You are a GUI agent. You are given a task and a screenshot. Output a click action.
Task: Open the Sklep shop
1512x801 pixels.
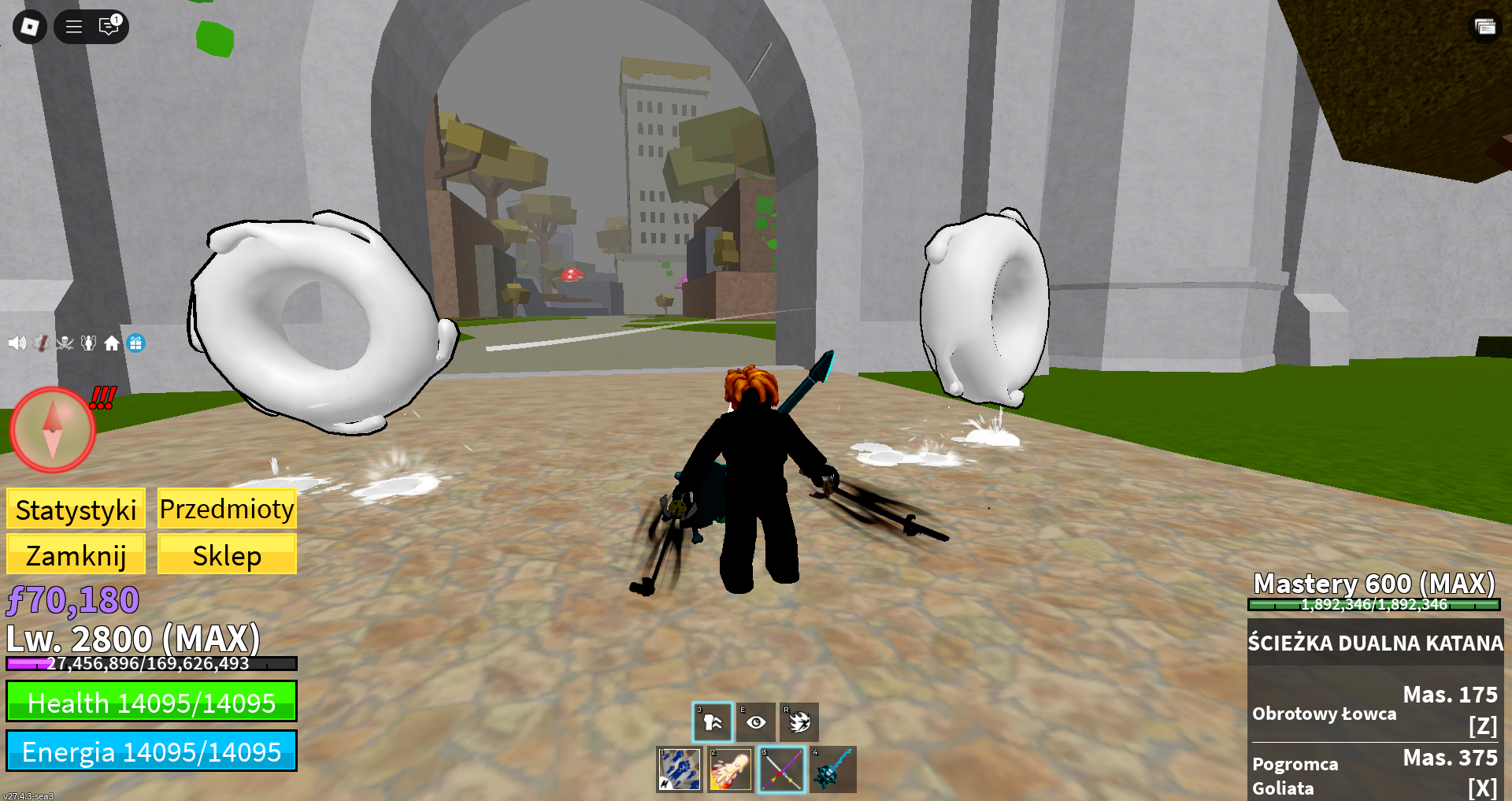227,555
